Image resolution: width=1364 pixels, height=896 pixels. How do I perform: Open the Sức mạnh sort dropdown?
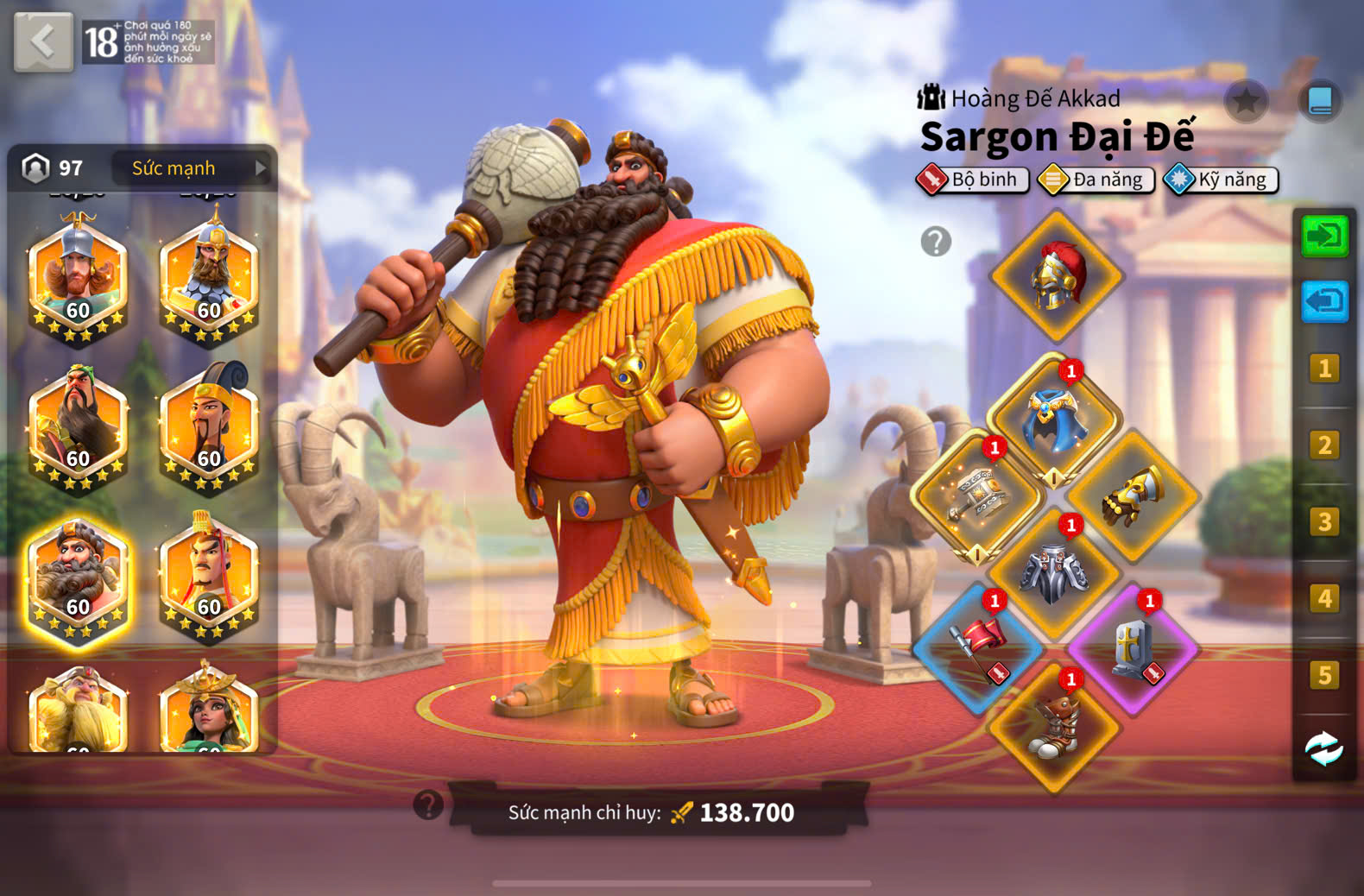pos(198,168)
